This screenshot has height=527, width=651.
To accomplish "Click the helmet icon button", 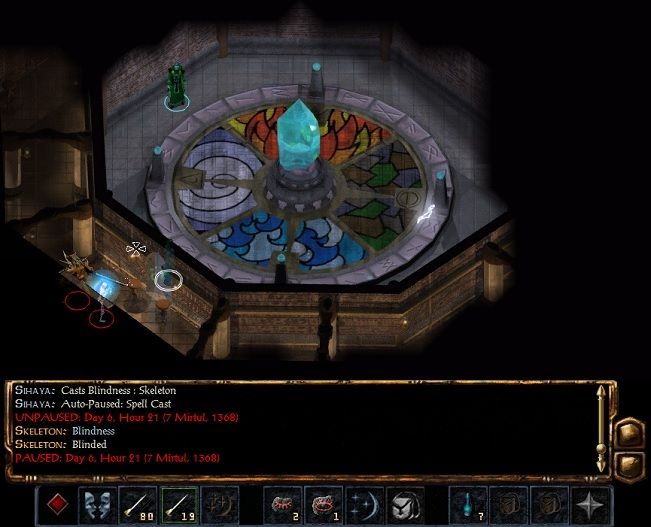I will click(404, 505).
